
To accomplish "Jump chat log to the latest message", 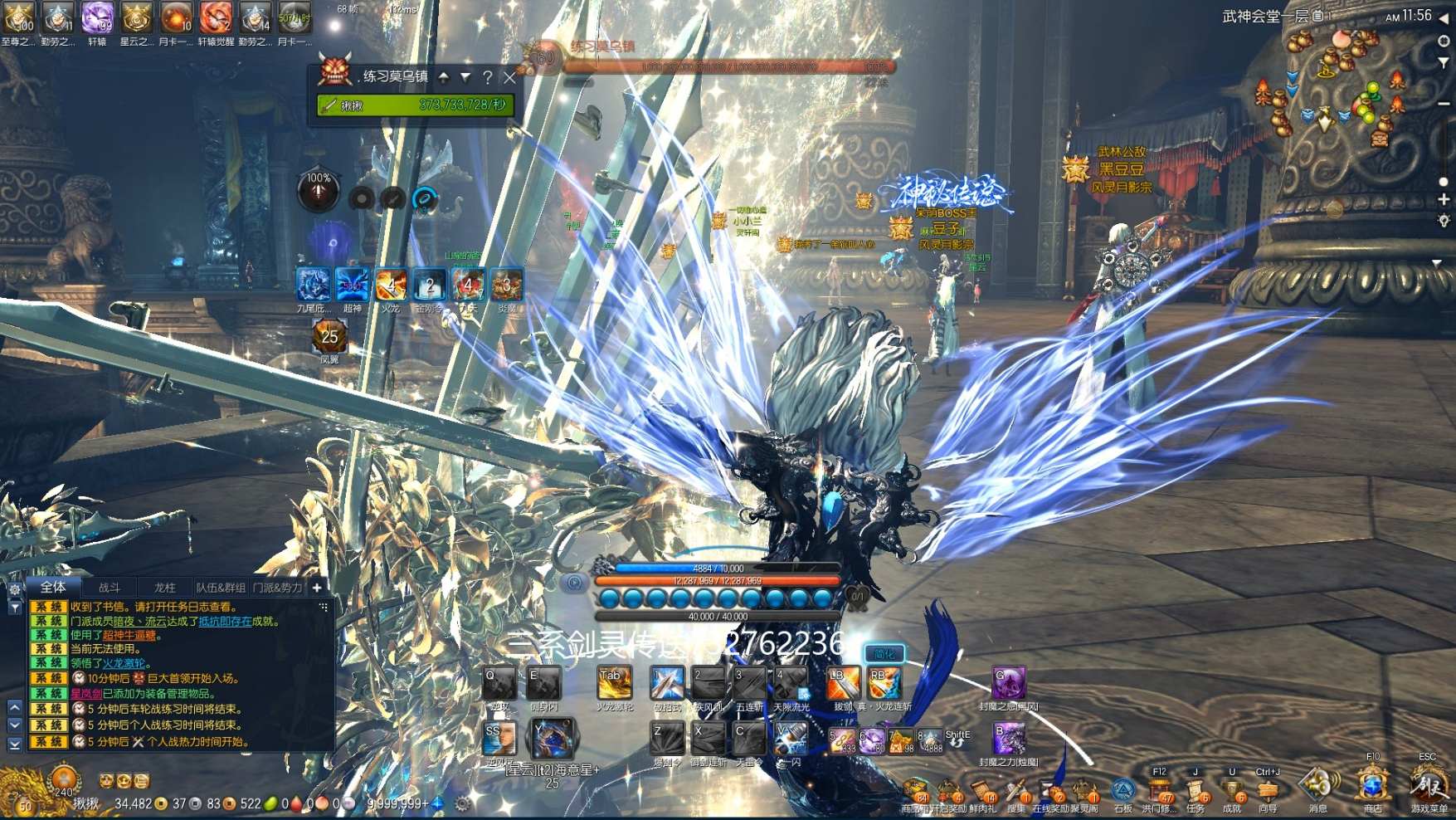I will (x=14, y=744).
